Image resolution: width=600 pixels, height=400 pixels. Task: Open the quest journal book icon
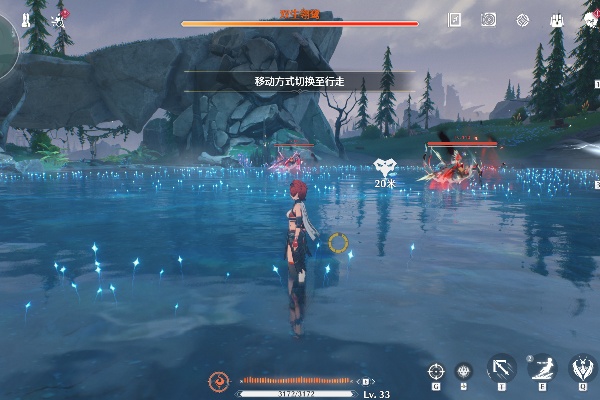click(455, 19)
